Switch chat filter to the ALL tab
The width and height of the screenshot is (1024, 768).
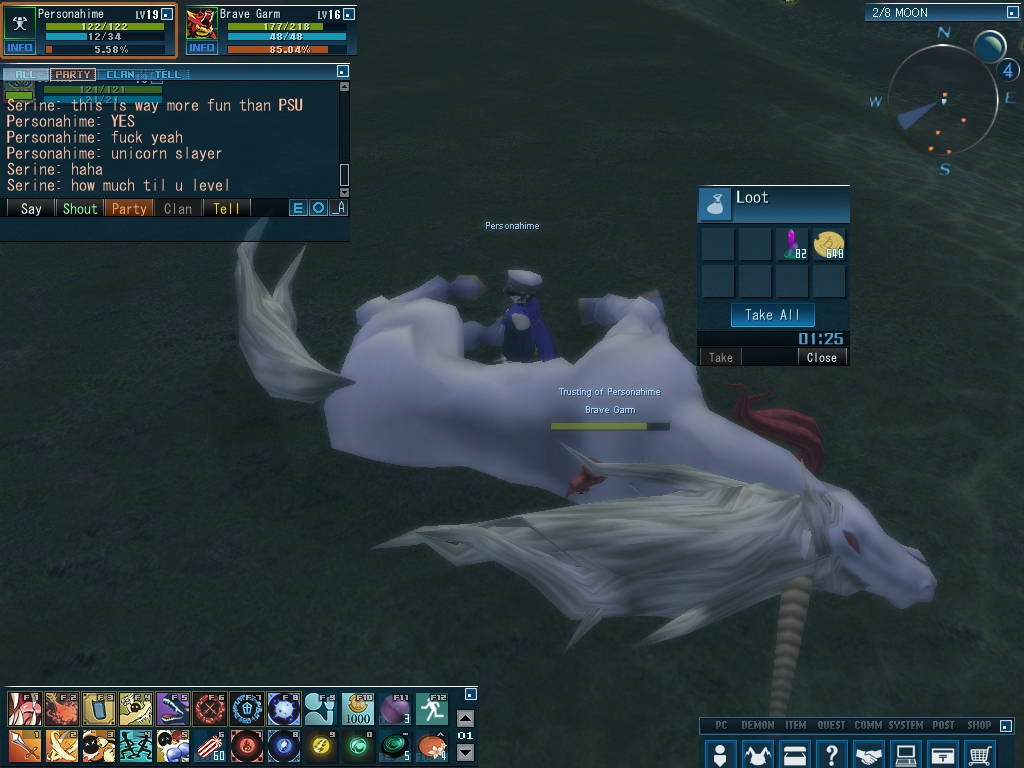click(25, 74)
